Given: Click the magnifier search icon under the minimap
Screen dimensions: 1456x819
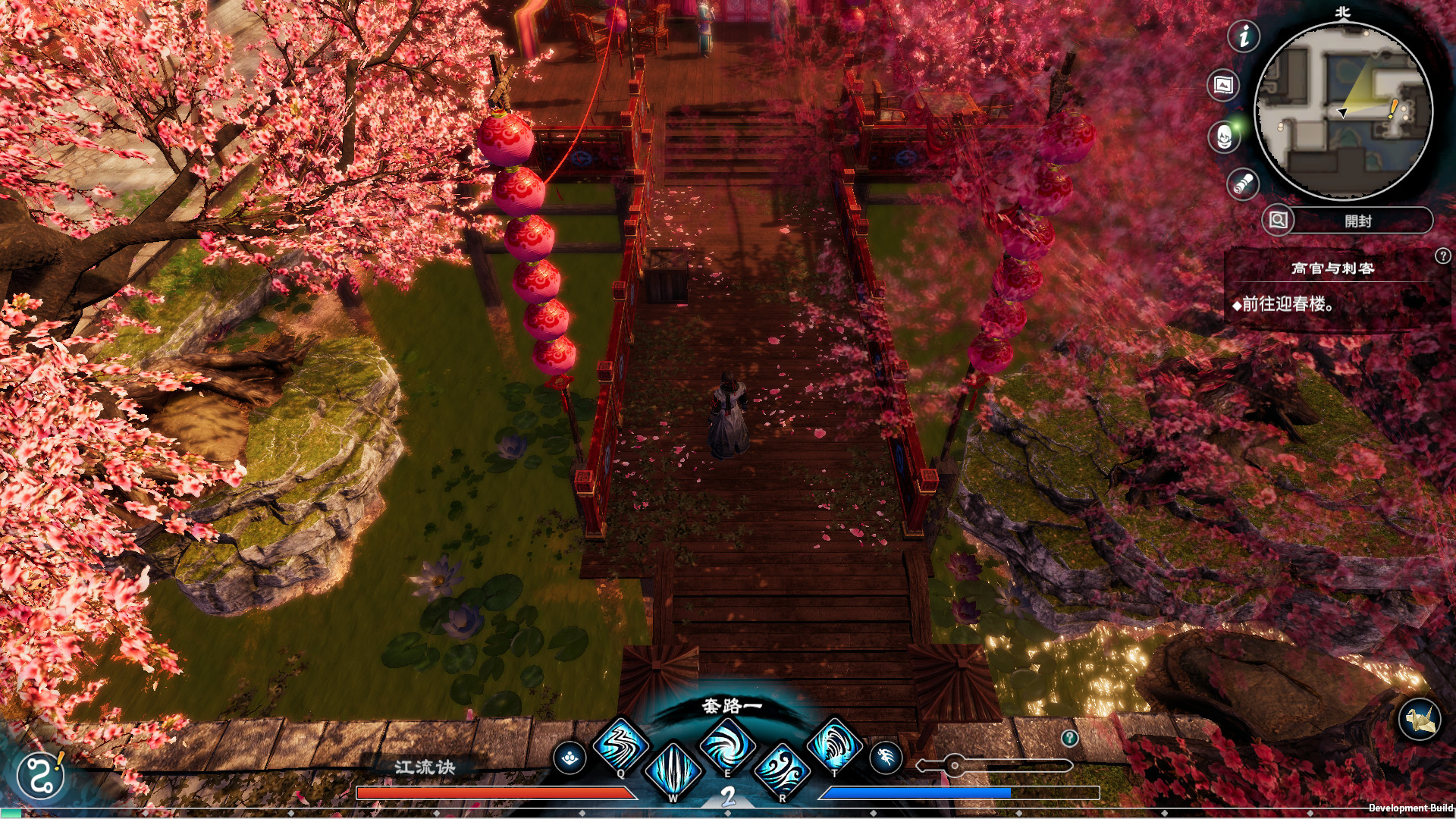Looking at the screenshot, I should [x=1278, y=221].
